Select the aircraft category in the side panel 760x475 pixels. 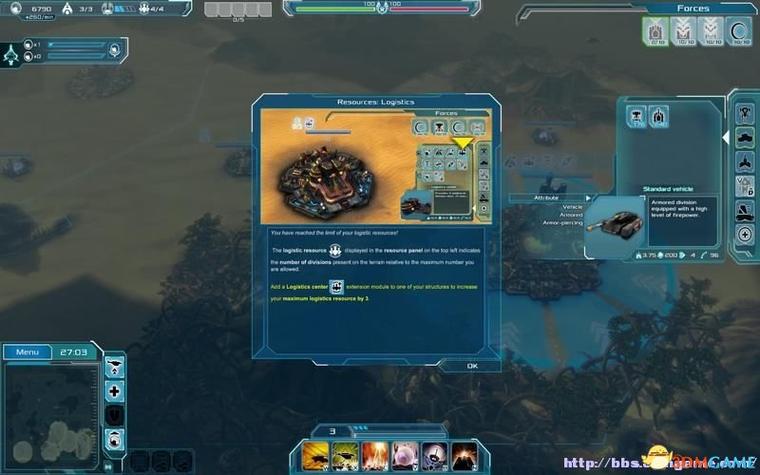point(744,161)
